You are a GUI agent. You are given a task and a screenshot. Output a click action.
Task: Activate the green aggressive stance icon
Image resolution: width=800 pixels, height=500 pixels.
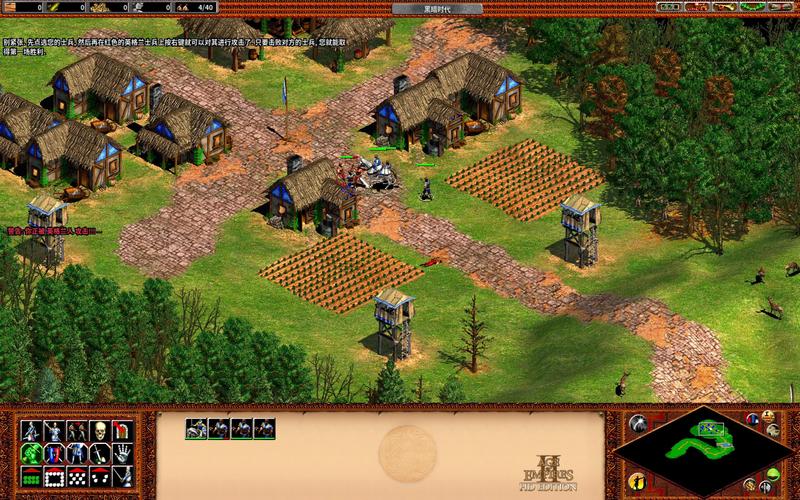(x=30, y=453)
